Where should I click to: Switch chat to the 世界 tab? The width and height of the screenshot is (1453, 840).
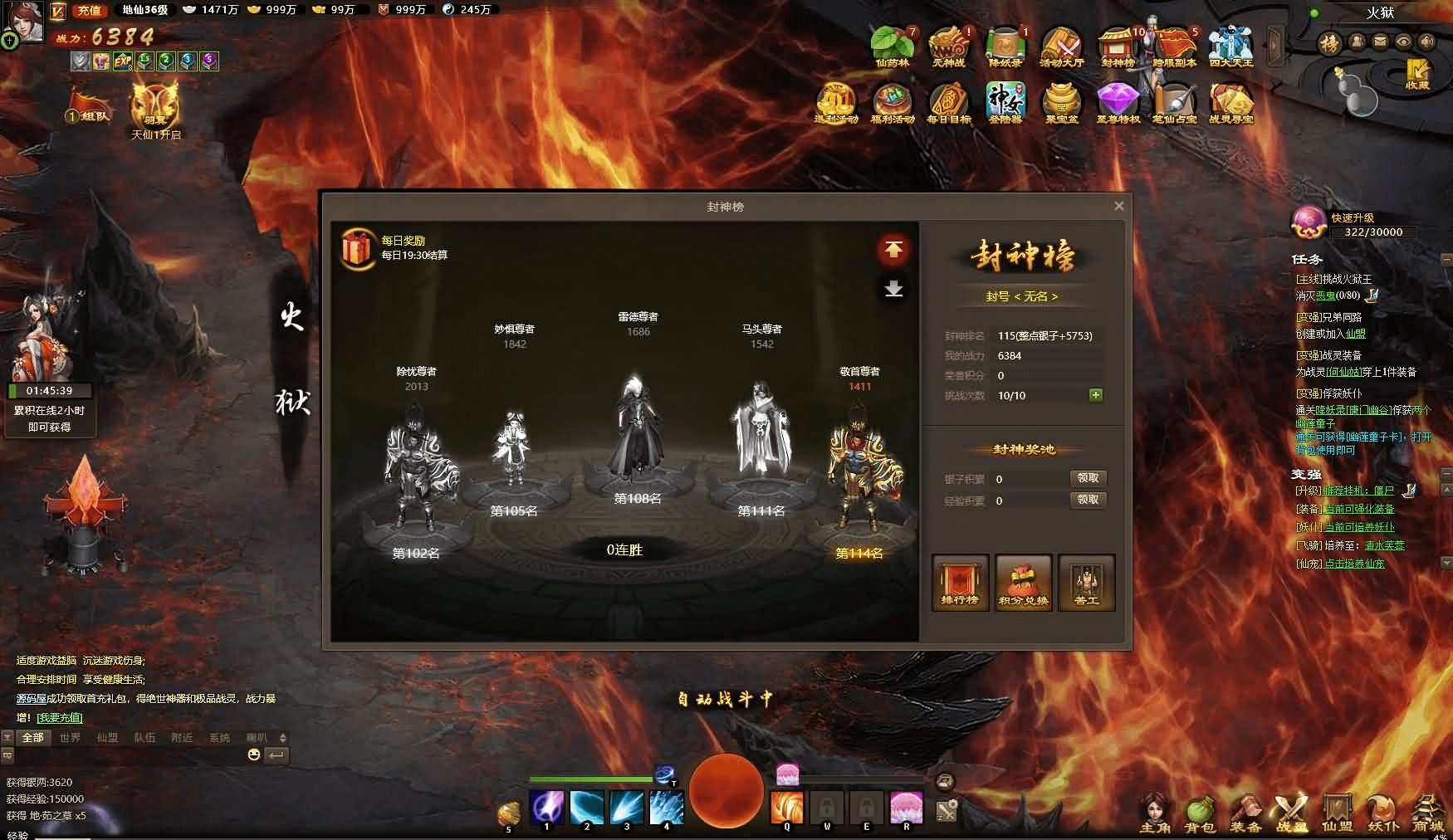[x=70, y=737]
